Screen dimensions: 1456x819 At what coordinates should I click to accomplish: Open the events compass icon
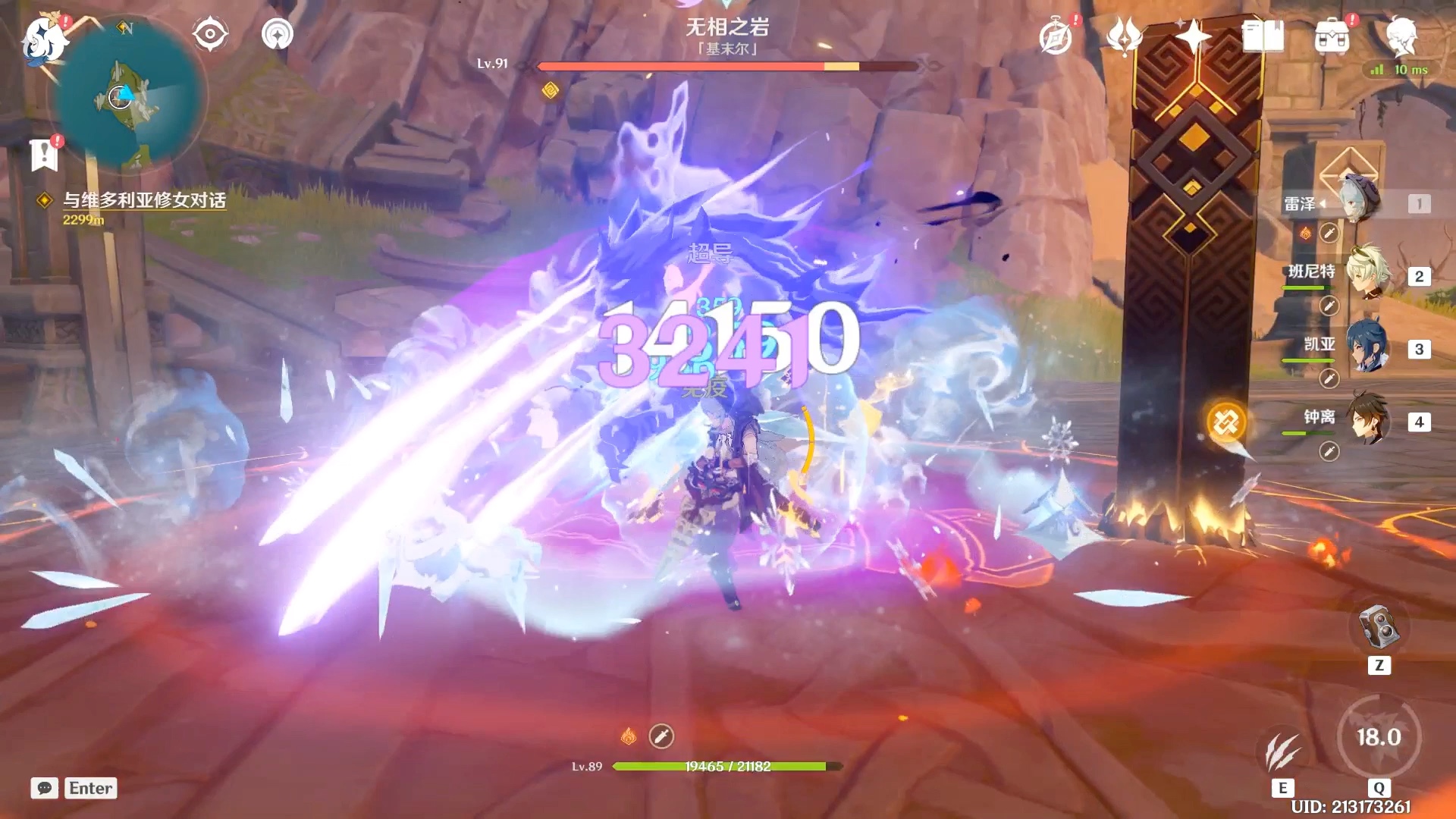pos(1056,36)
